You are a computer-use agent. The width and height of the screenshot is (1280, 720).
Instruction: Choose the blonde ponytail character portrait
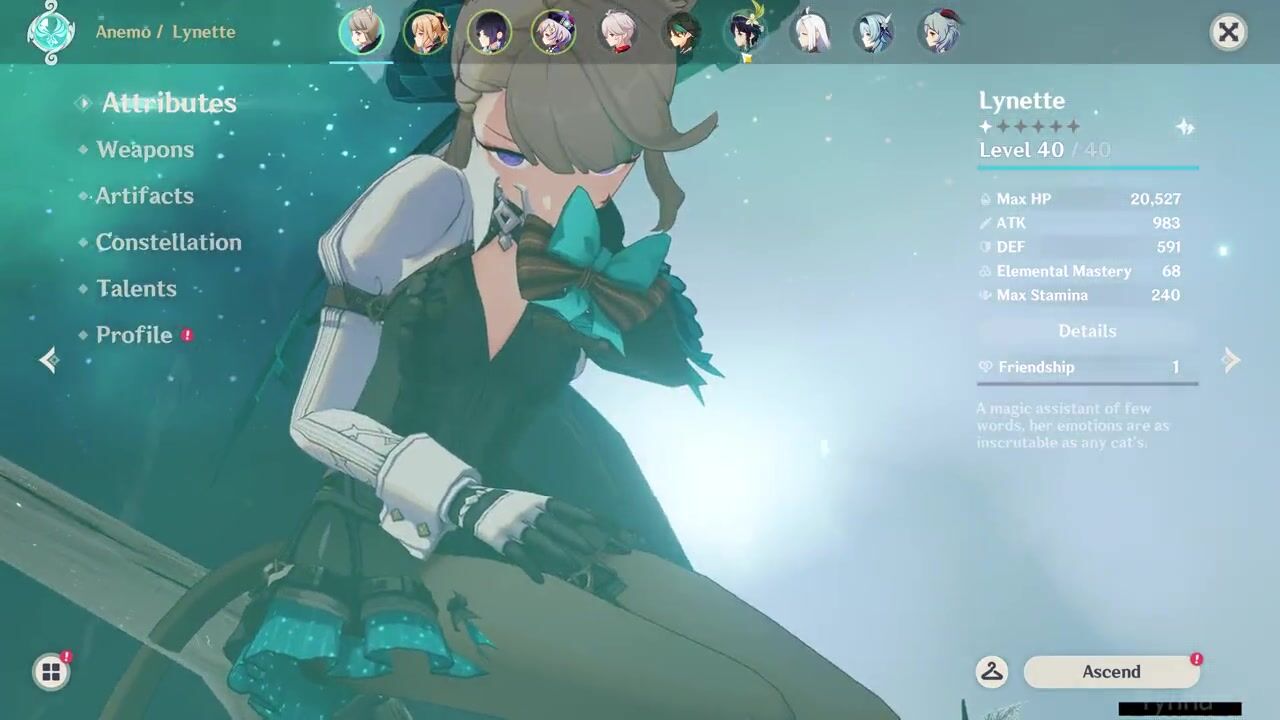(425, 32)
